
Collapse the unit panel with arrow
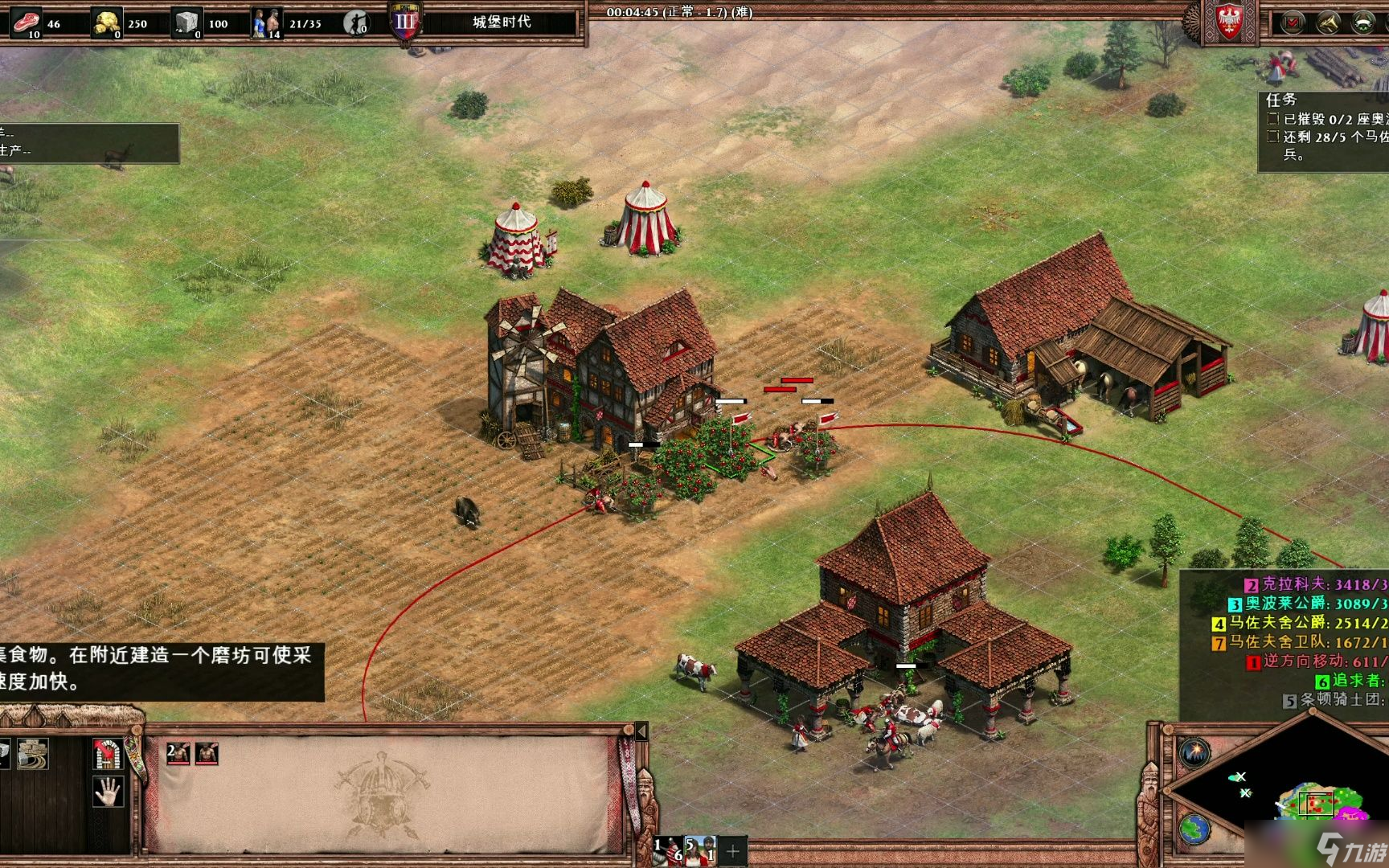[641, 731]
